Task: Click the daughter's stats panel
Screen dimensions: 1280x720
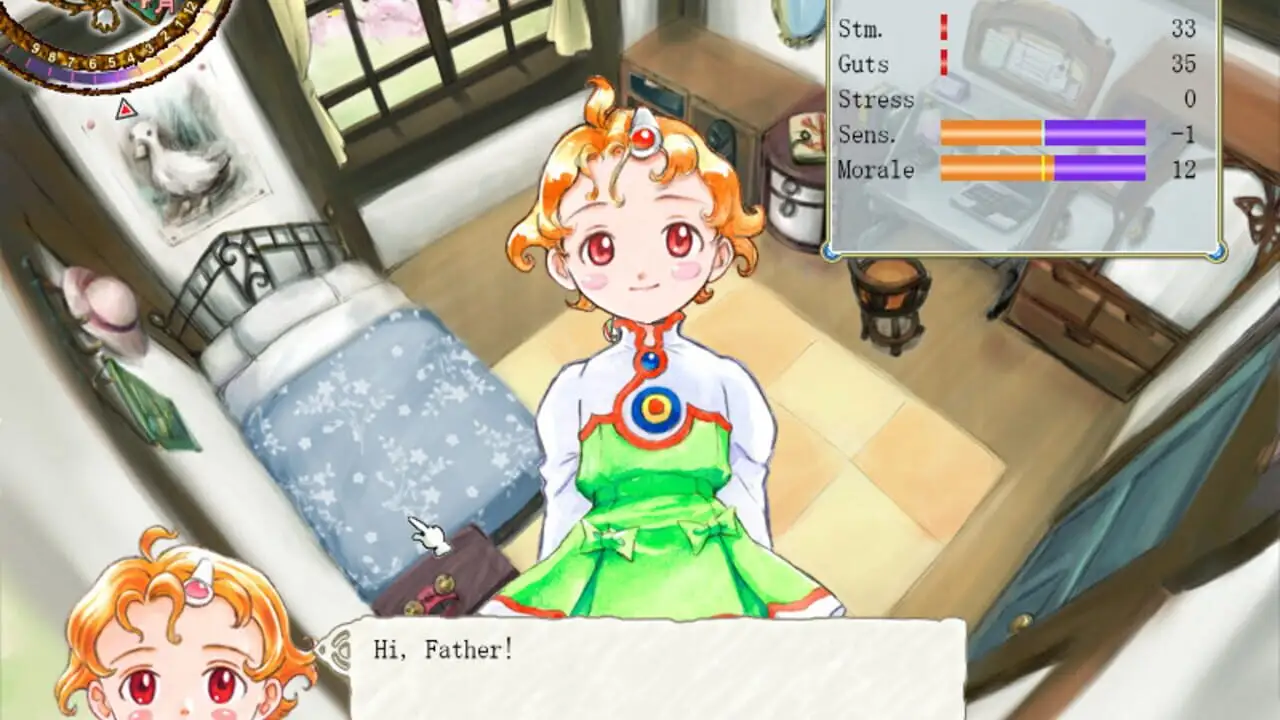Action: point(1024,125)
